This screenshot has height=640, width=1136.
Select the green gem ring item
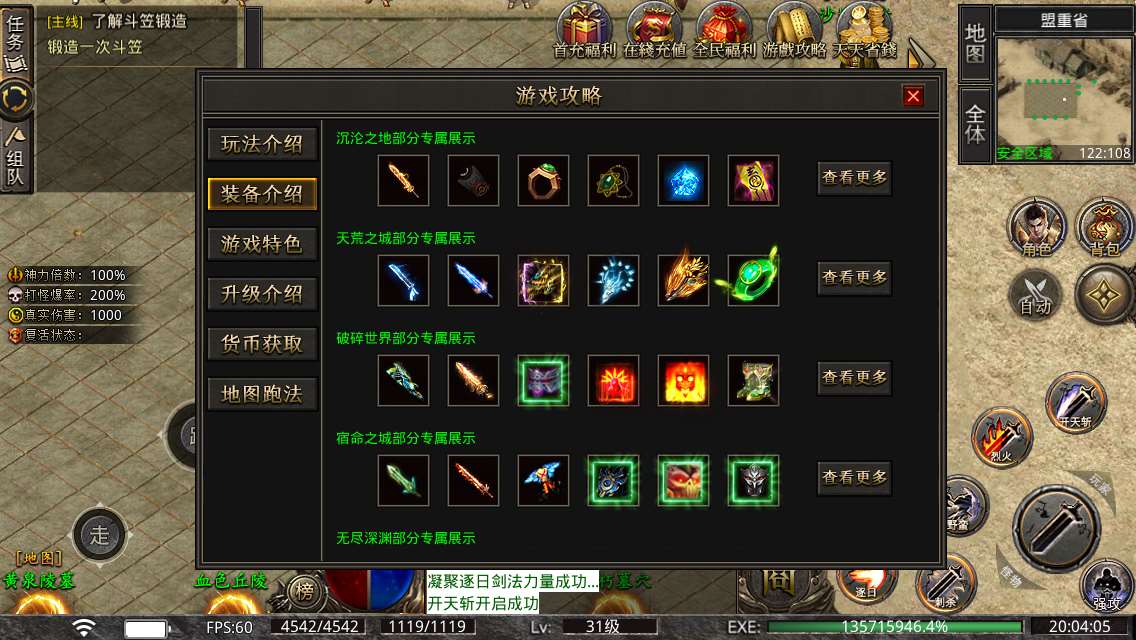pos(544,181)
